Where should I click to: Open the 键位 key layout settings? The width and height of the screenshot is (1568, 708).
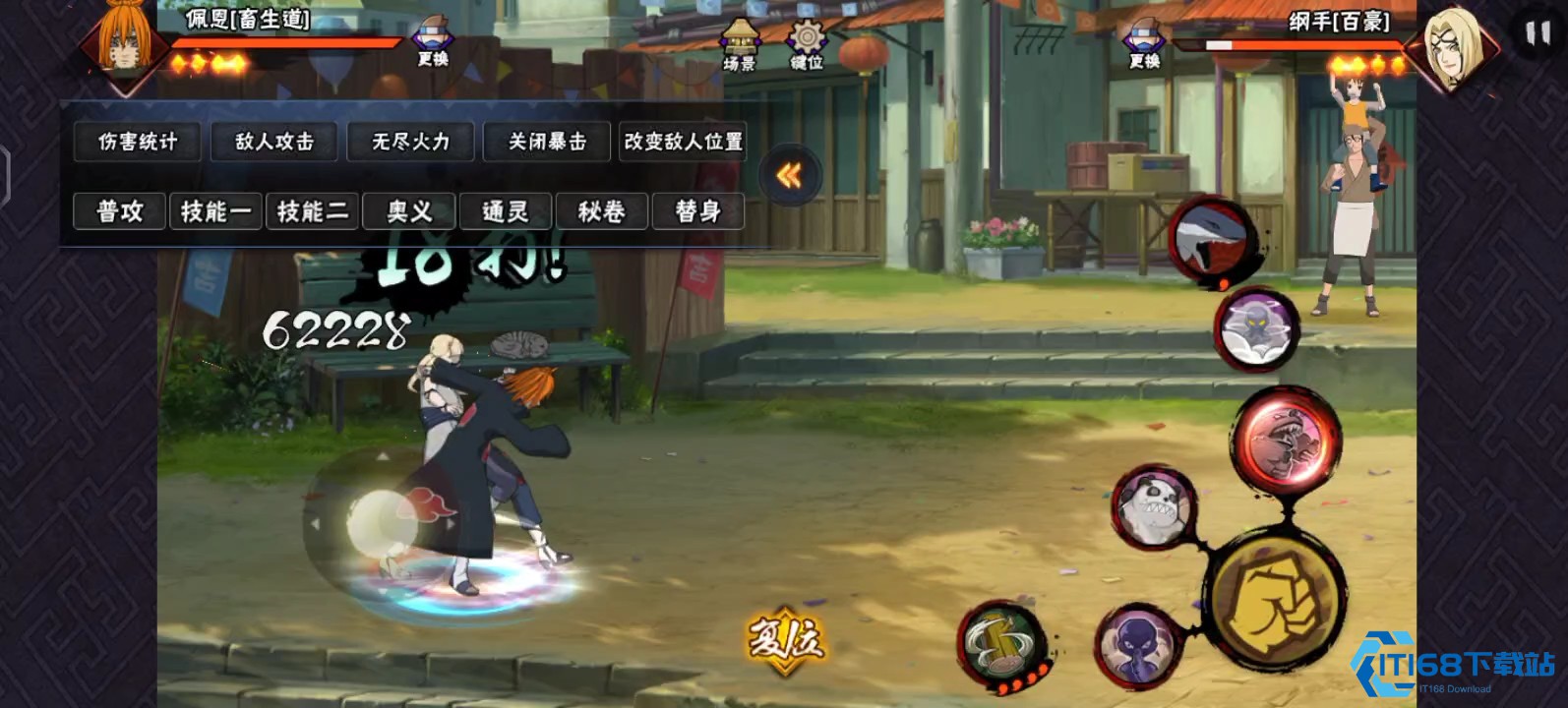point(806,46)
